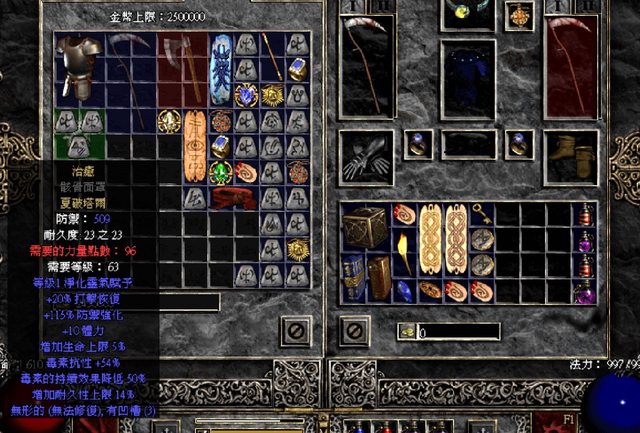
Task: Select the blue-gem ring in the stash
Action: click(297, 70)
